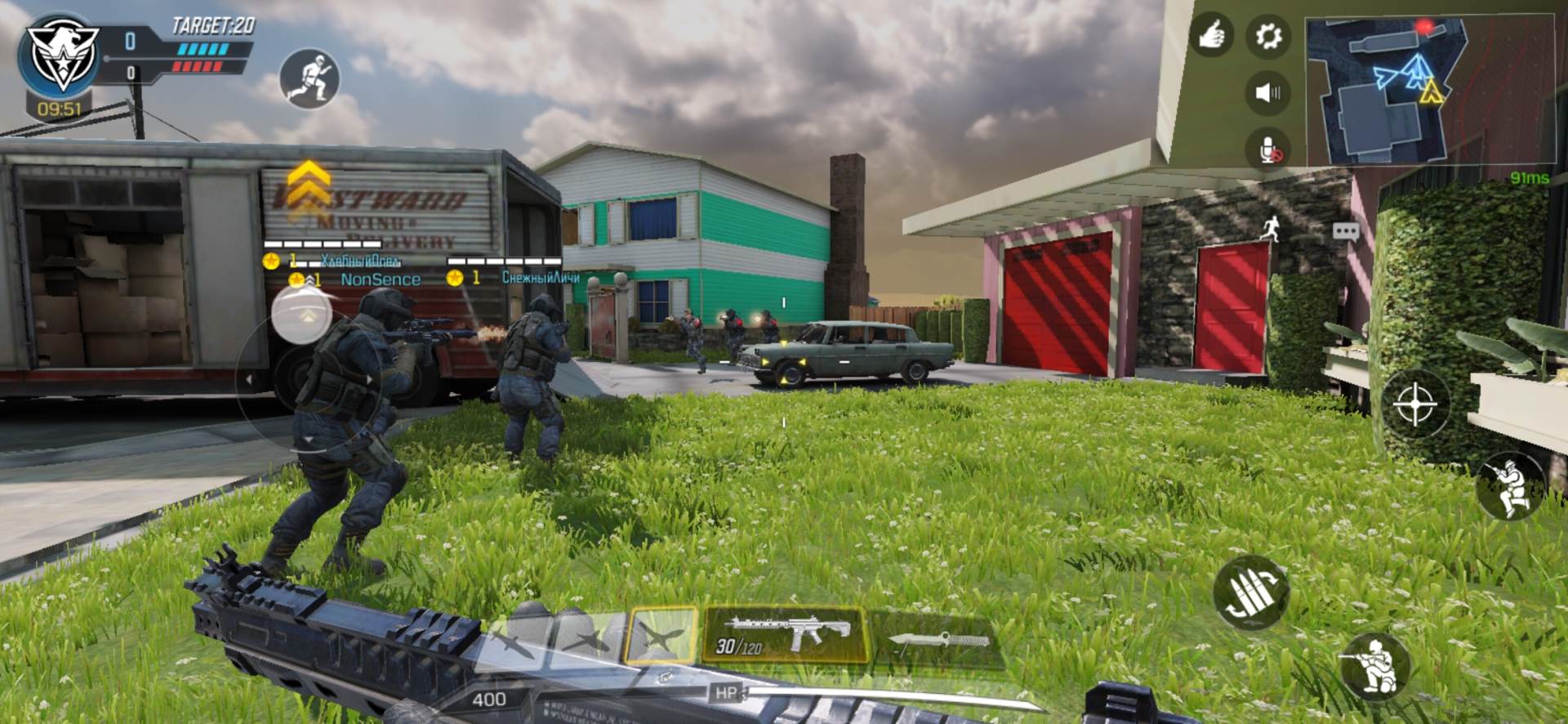Tap the sprint soldier icon near the scoreboard

pyautogui.click(x=309, y=78)
